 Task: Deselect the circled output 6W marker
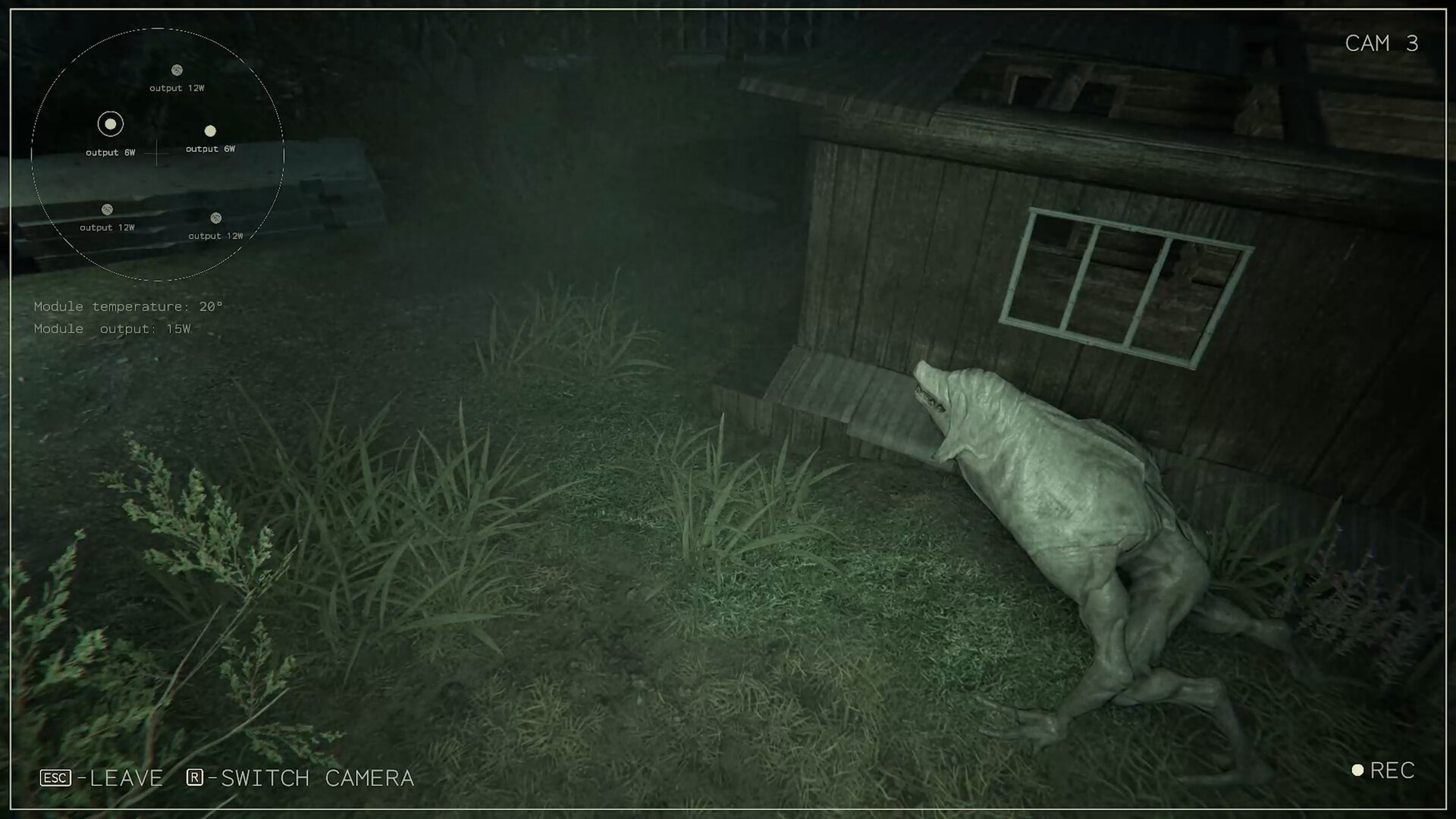tap(110, 124)
